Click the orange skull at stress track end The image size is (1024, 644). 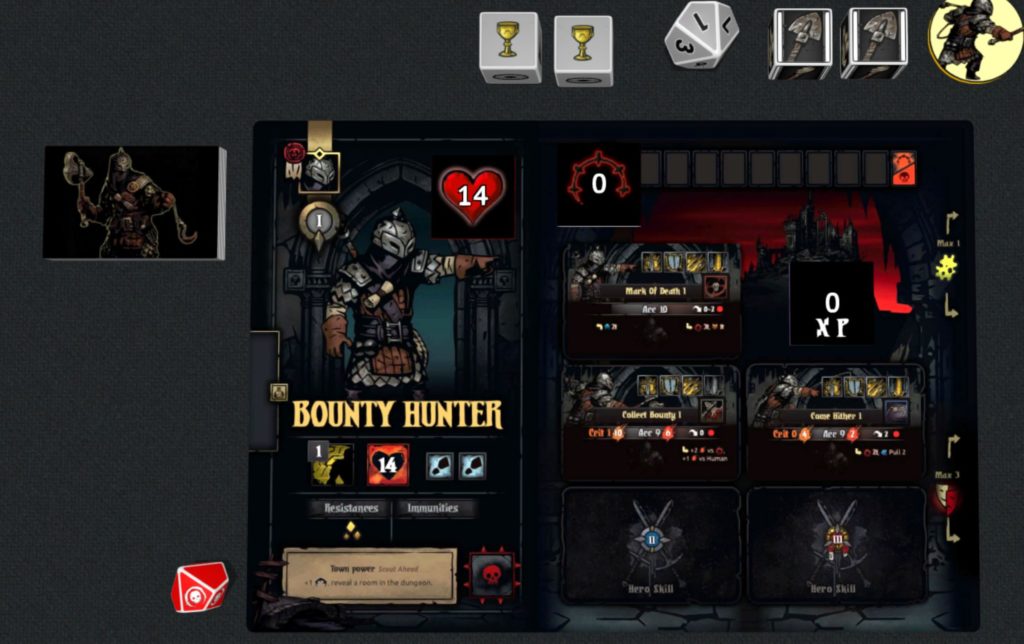[x=903, y=168]
